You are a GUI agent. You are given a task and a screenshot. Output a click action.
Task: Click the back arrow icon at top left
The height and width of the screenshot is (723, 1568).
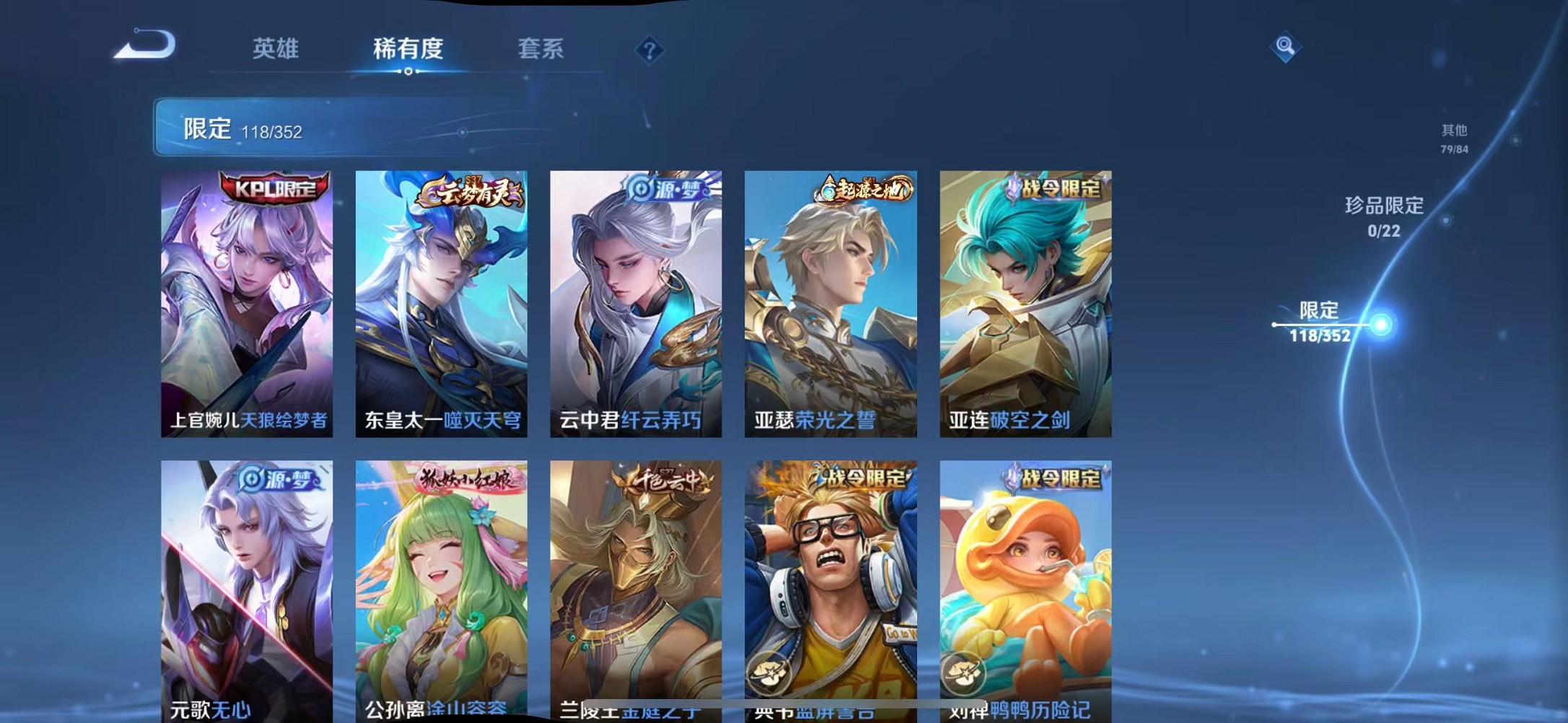click(x=144, y=47)
